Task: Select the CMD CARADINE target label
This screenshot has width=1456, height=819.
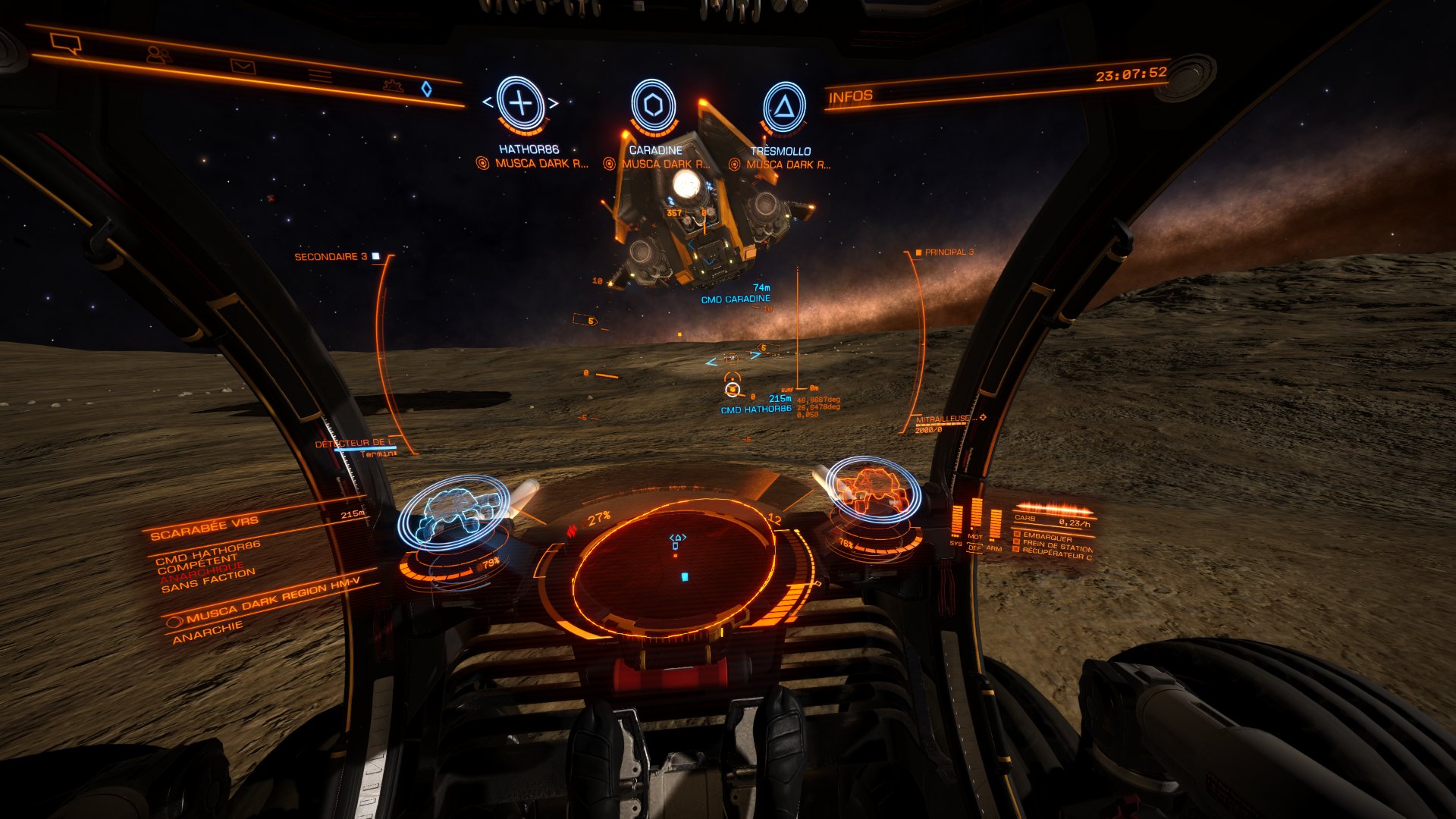Action: (735, 299)
